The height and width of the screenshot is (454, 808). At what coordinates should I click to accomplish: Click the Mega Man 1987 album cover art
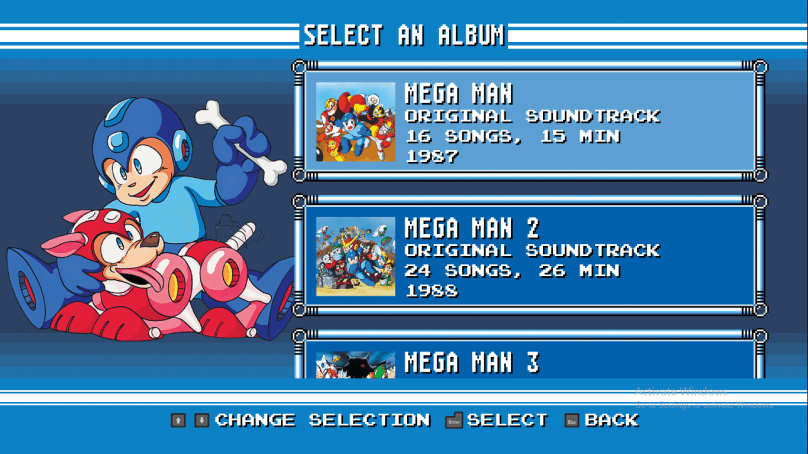[355, 122]
